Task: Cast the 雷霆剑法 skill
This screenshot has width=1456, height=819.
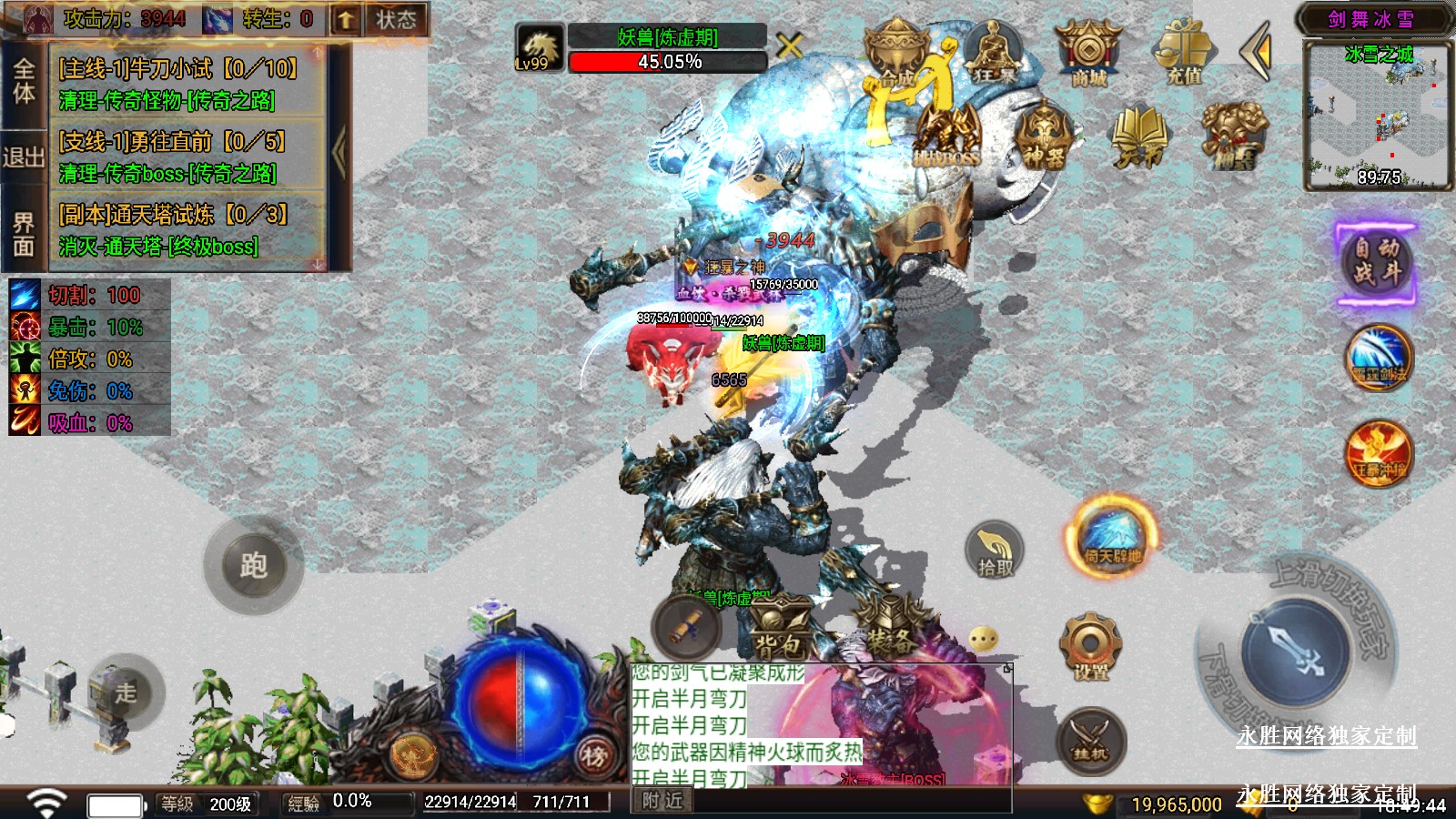Action: (1379, 358)
